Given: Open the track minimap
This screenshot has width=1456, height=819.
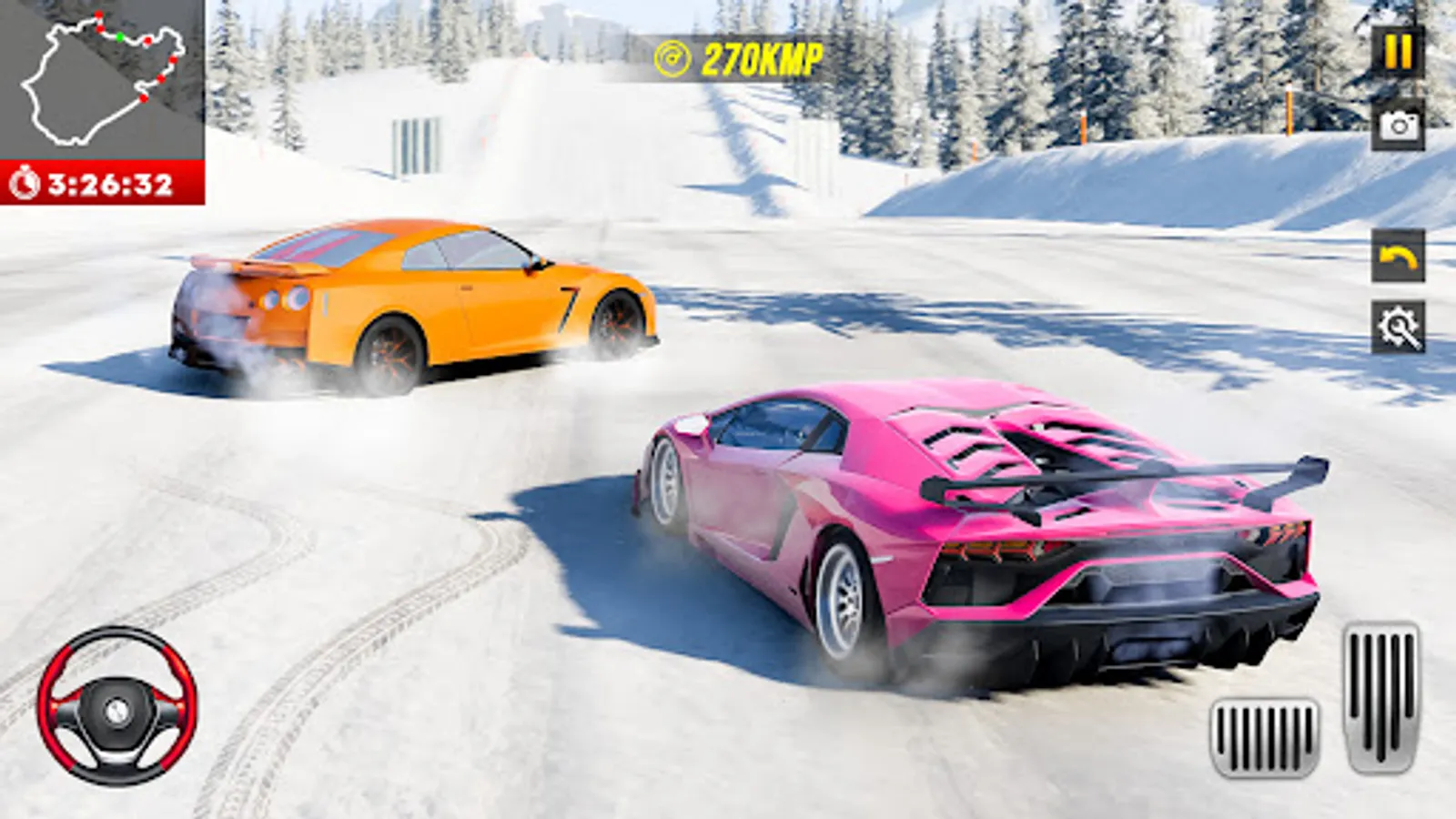Looking at the screenshot, I should [x=100, y=77].
